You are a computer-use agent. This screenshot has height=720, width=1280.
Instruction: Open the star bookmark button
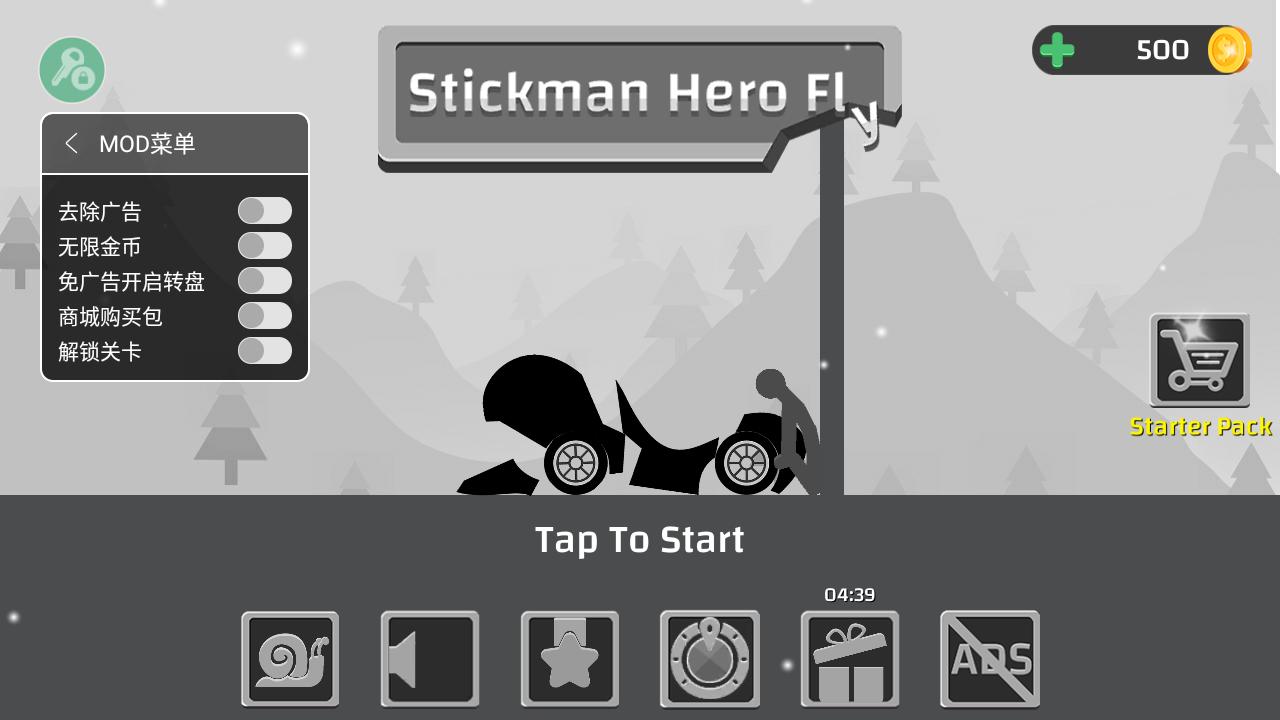pos(570,659)
